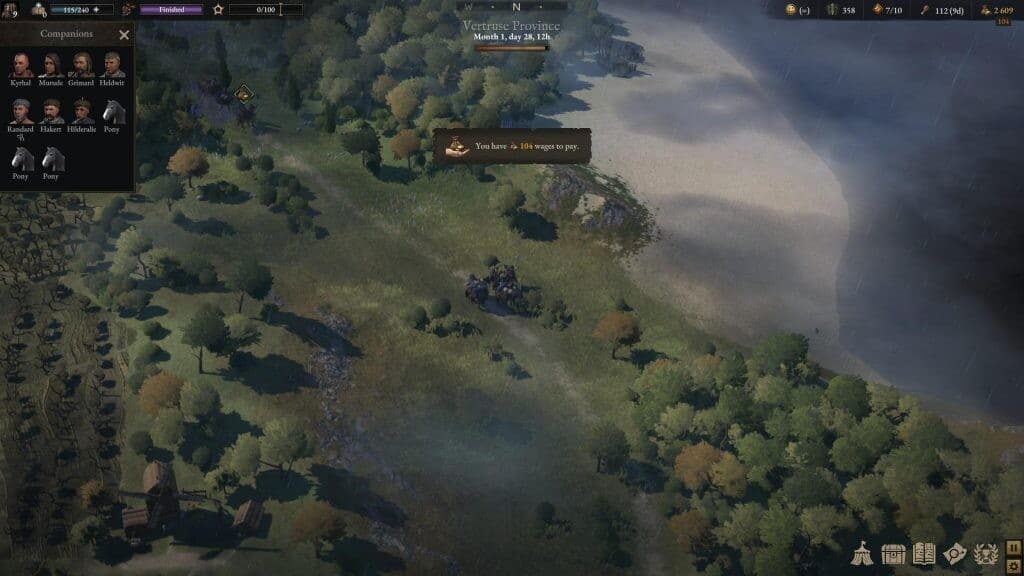This screenshot has height=576, width=1024.
Task: Open the treasure chest inventory
Action: (x=893, y=553)
